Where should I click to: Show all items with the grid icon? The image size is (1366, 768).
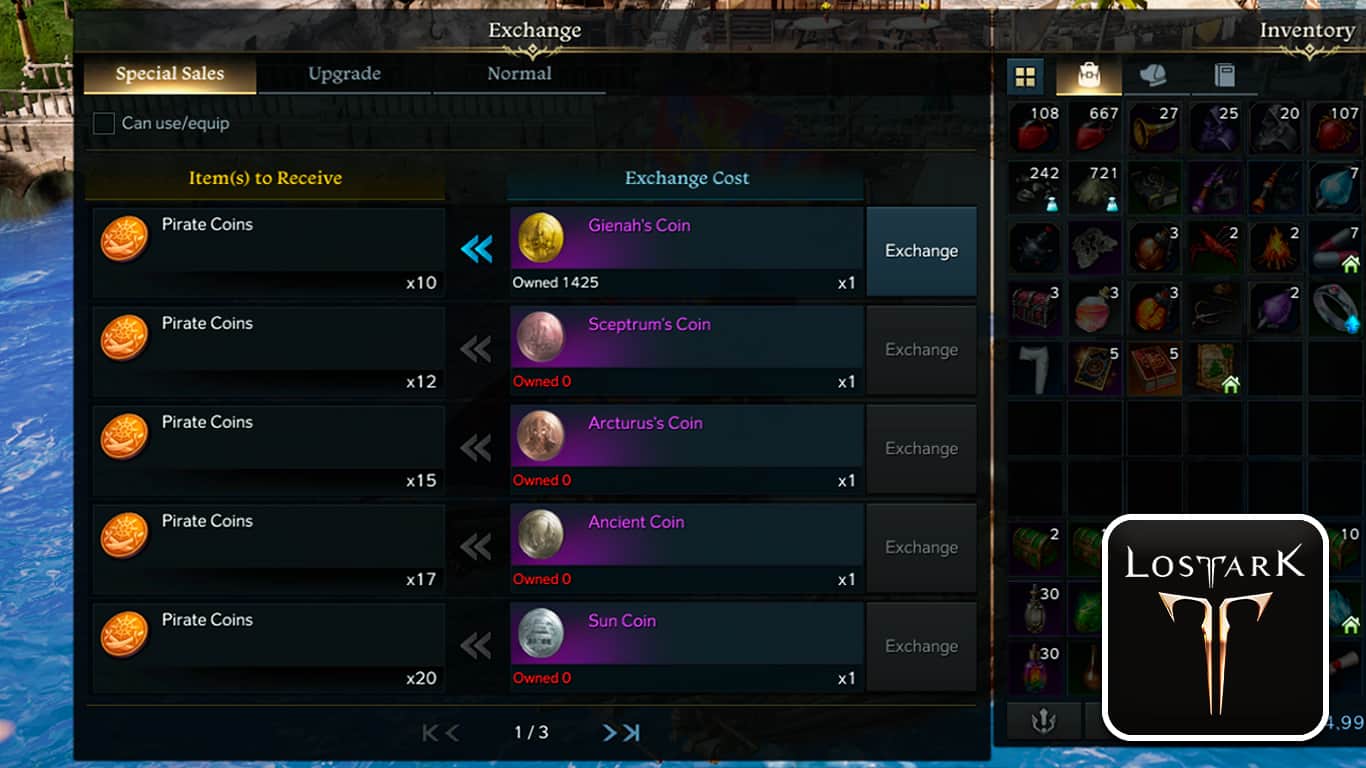(1026, 76)
